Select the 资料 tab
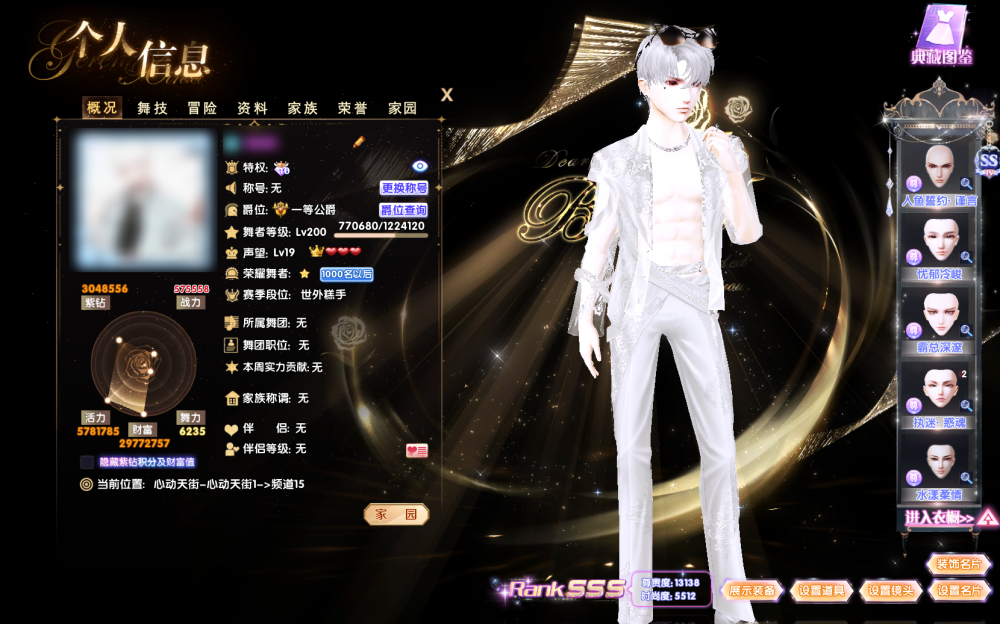1000x624 pixels. [x=252, y=108]
